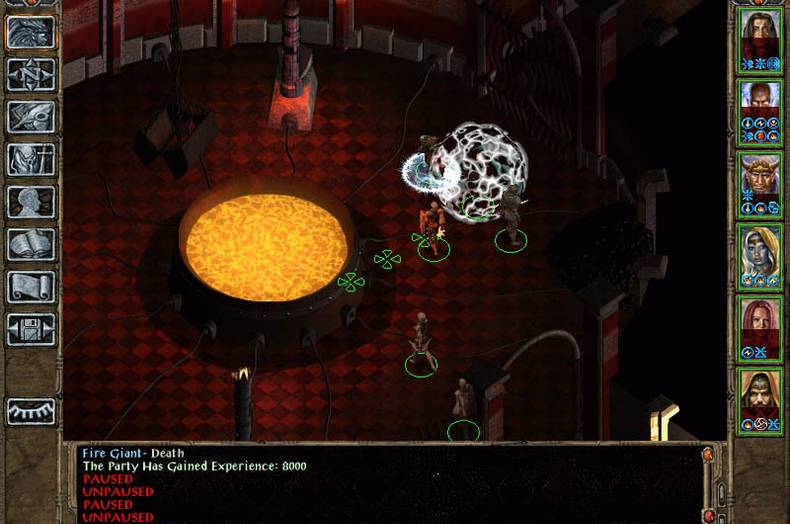
Task: Pick the red-haired woman portrait
Action: [x=759, y=322]
